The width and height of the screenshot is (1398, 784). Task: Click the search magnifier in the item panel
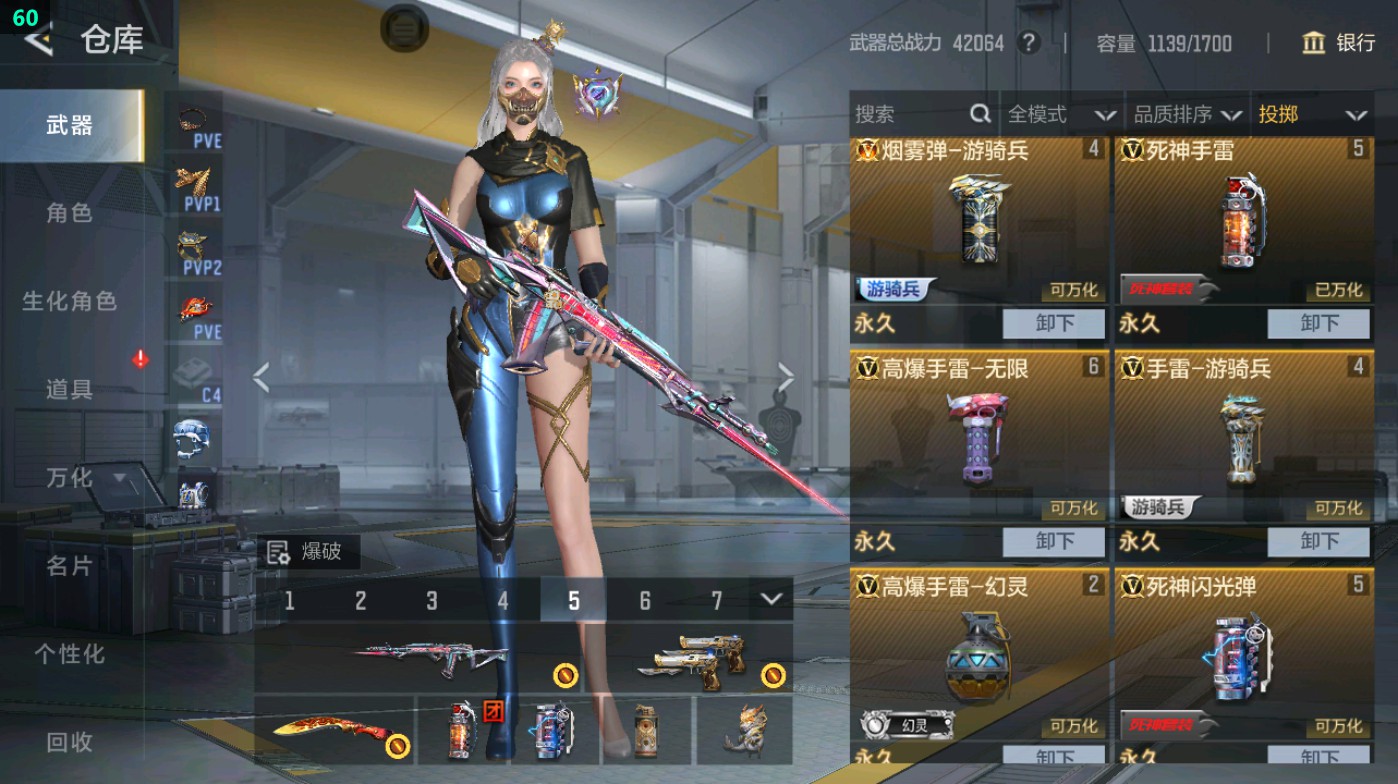[x=978, y=114]
